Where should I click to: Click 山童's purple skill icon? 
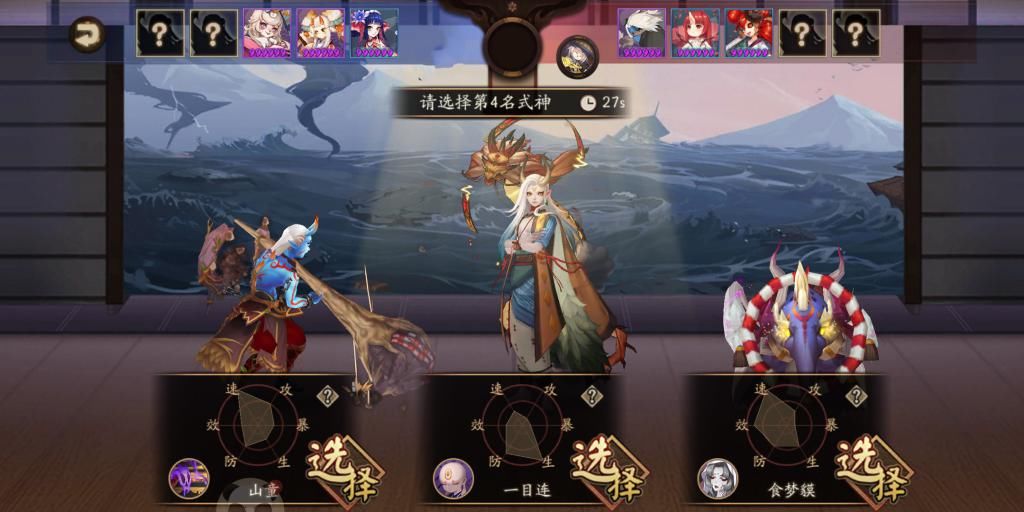188,478
